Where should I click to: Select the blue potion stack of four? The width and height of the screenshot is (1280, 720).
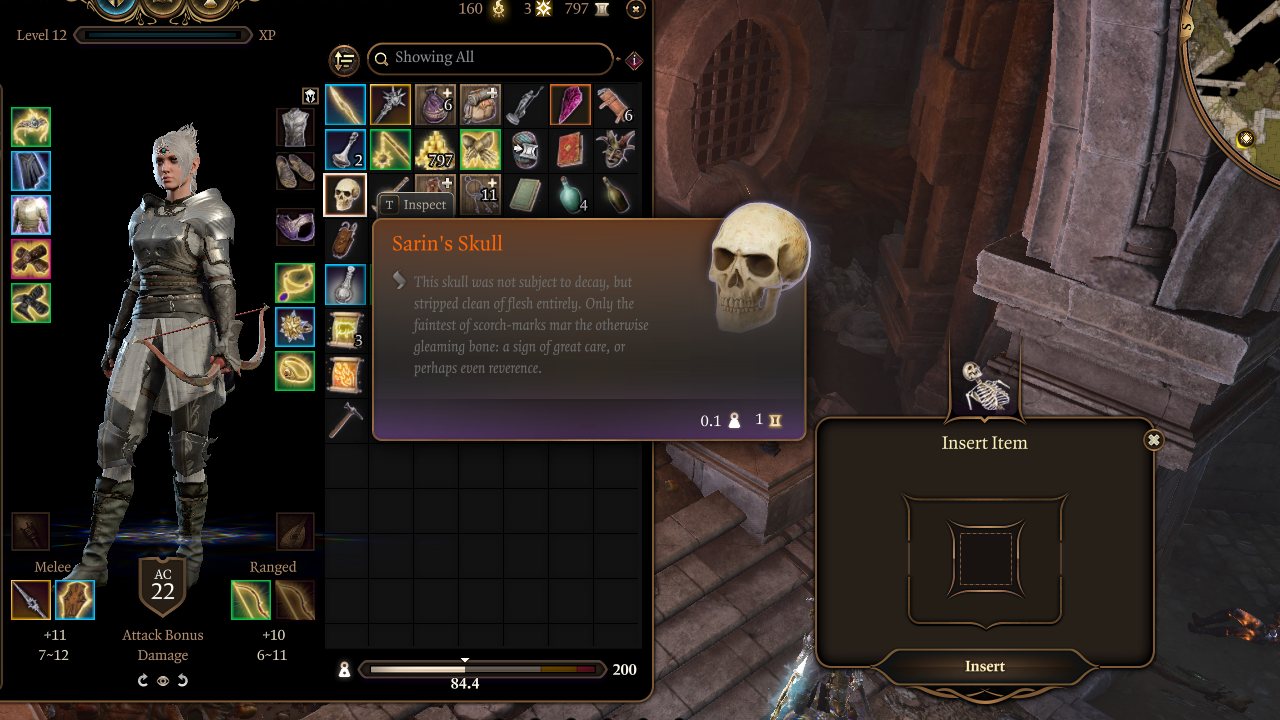coord(570,194)
